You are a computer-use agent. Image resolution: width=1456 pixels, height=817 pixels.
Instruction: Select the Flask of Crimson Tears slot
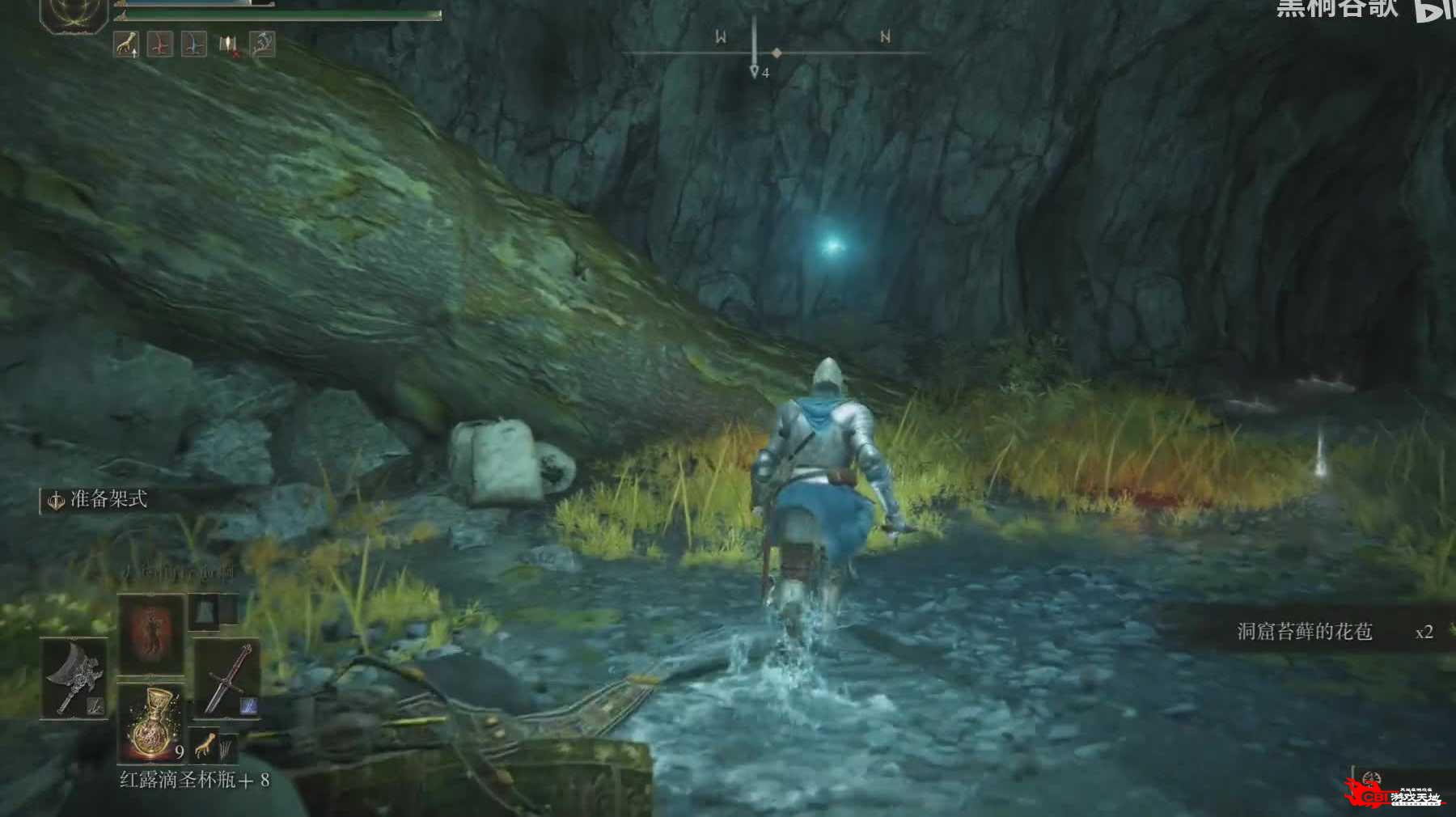click(x=152, y=722)
